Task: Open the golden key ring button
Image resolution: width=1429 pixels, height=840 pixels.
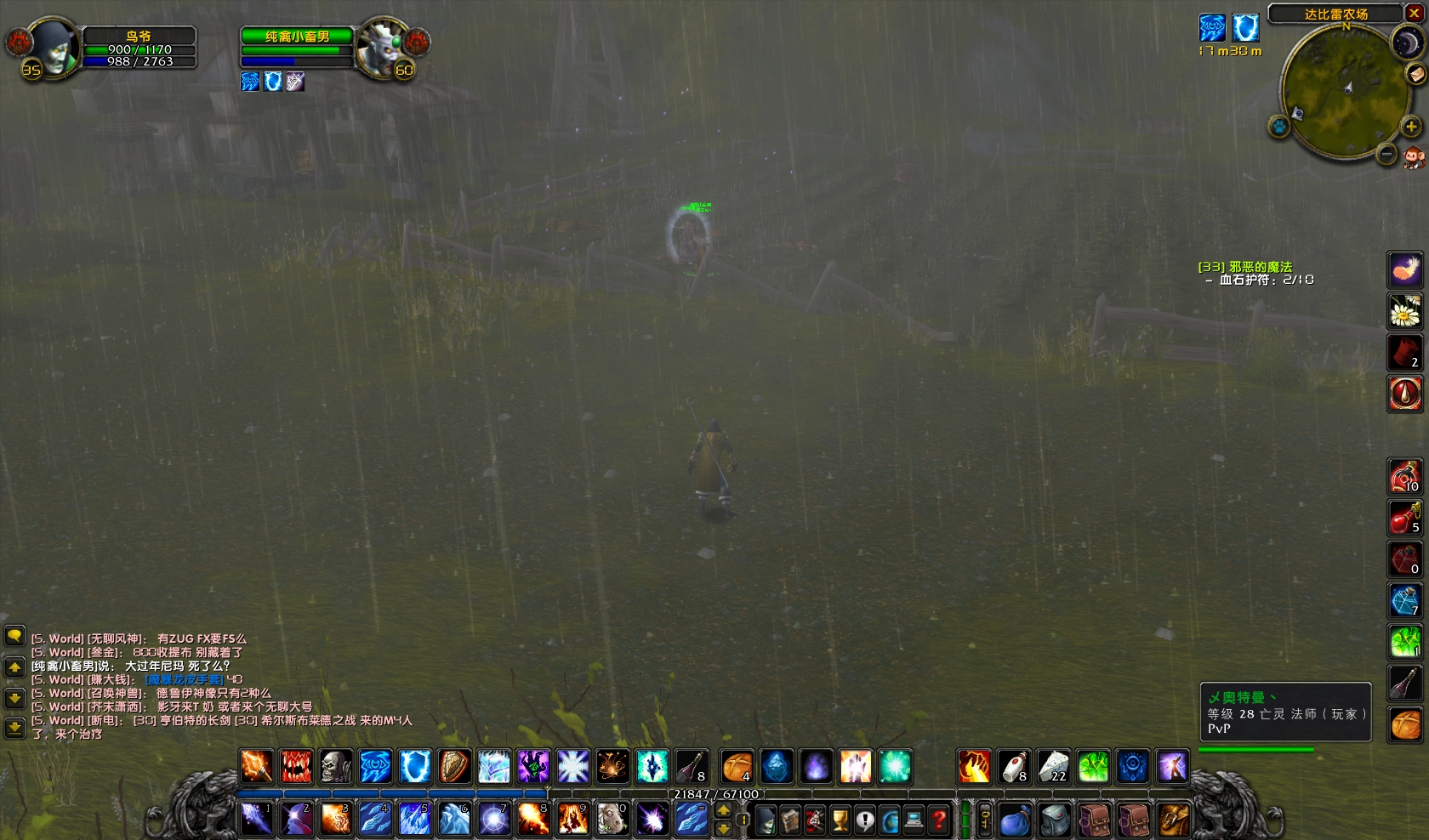Action: [985, 820]
